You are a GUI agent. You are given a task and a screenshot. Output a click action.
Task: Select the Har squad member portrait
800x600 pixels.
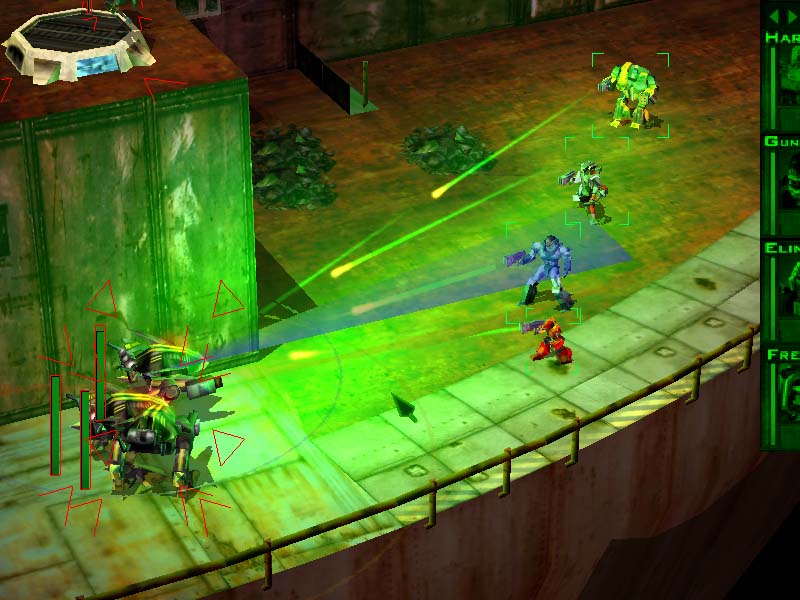(788, 85)
